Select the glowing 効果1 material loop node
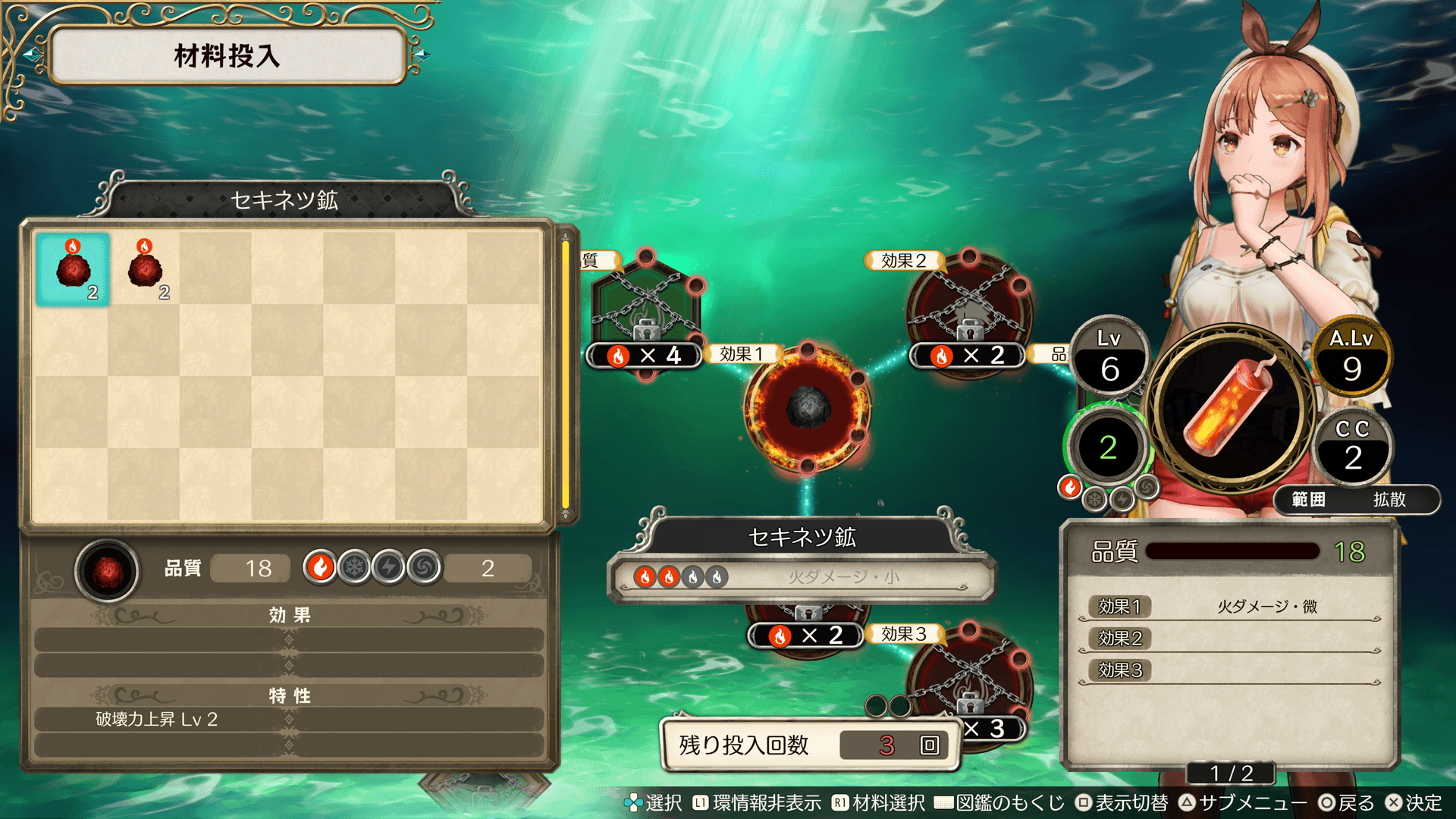The image size is (1456, 819). pos(808,408)
